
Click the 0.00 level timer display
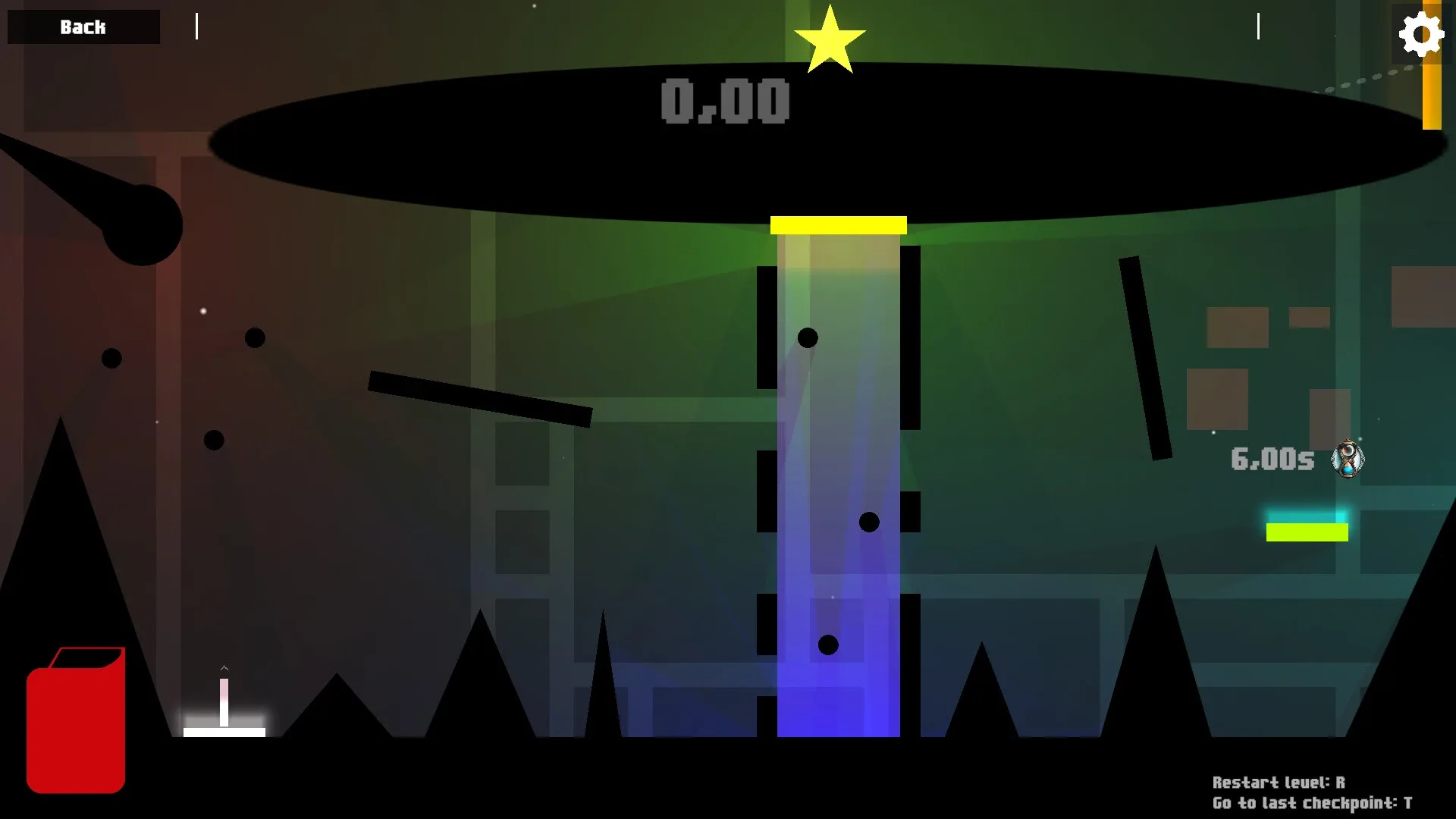pos(724,101)
